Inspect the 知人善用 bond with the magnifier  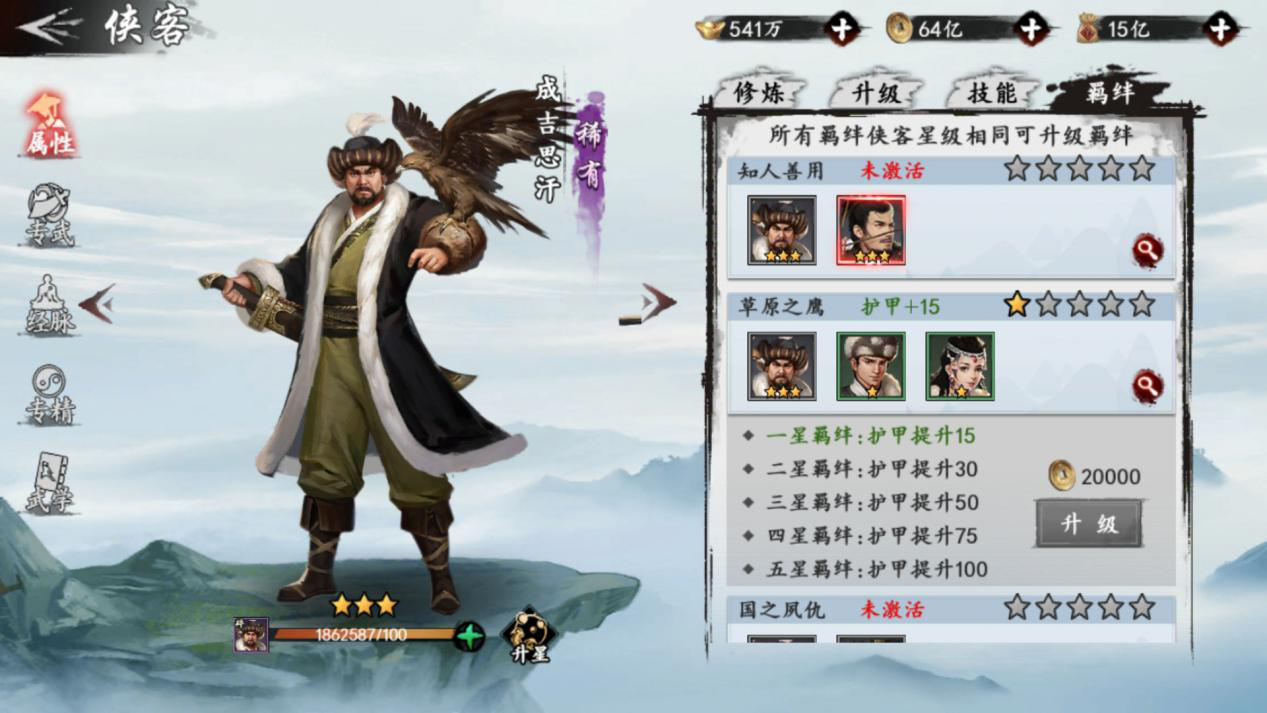tap(1147, 250)
